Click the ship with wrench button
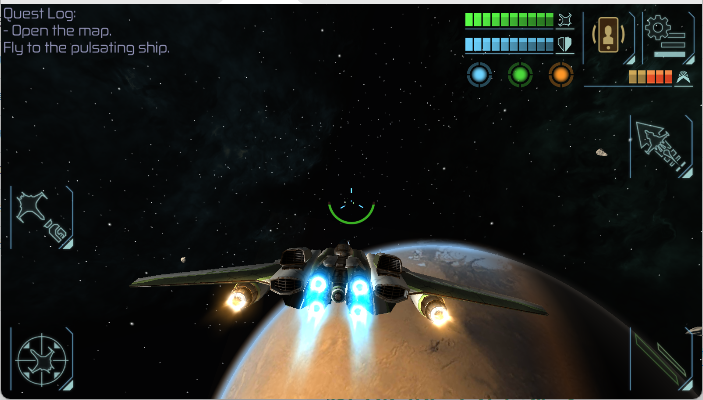This screenshot has width=703, height=400. click(42, 216)
